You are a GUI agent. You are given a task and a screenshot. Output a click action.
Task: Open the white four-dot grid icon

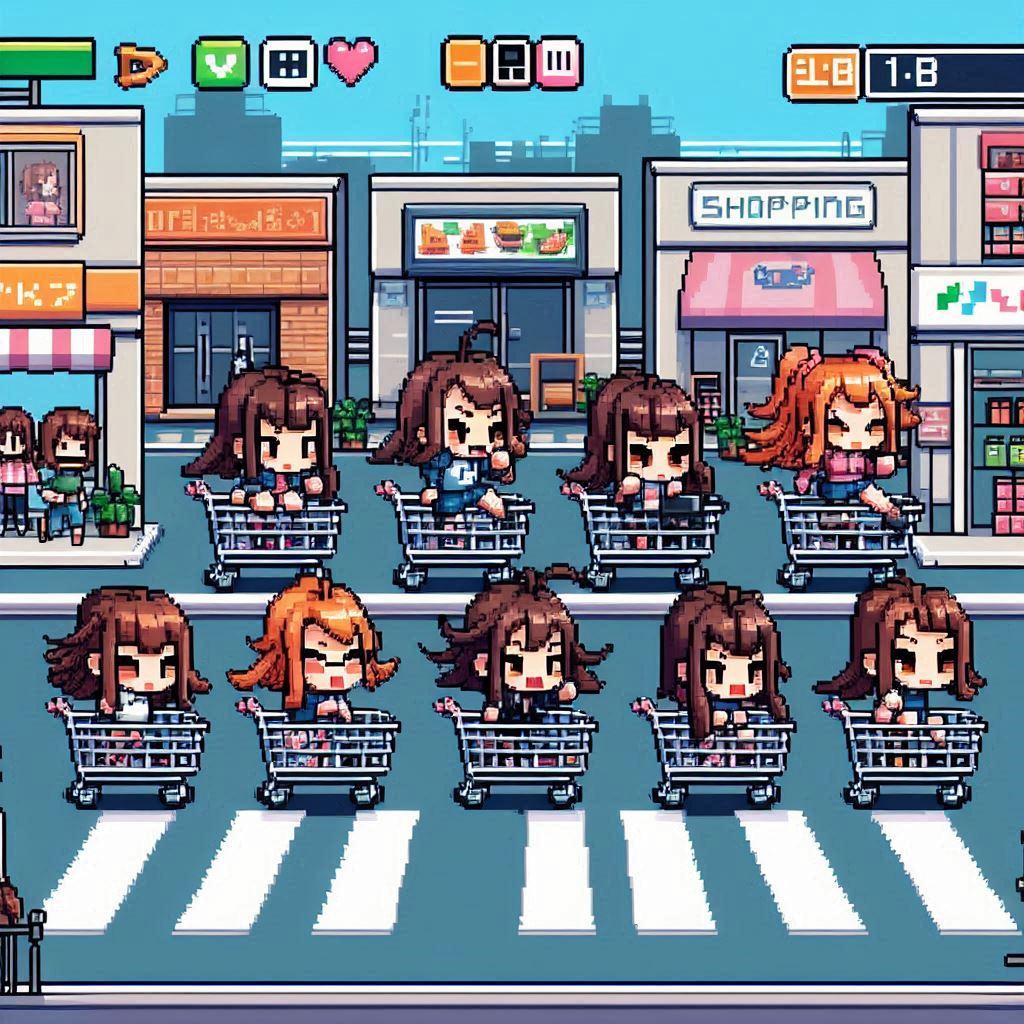[289, 63]
